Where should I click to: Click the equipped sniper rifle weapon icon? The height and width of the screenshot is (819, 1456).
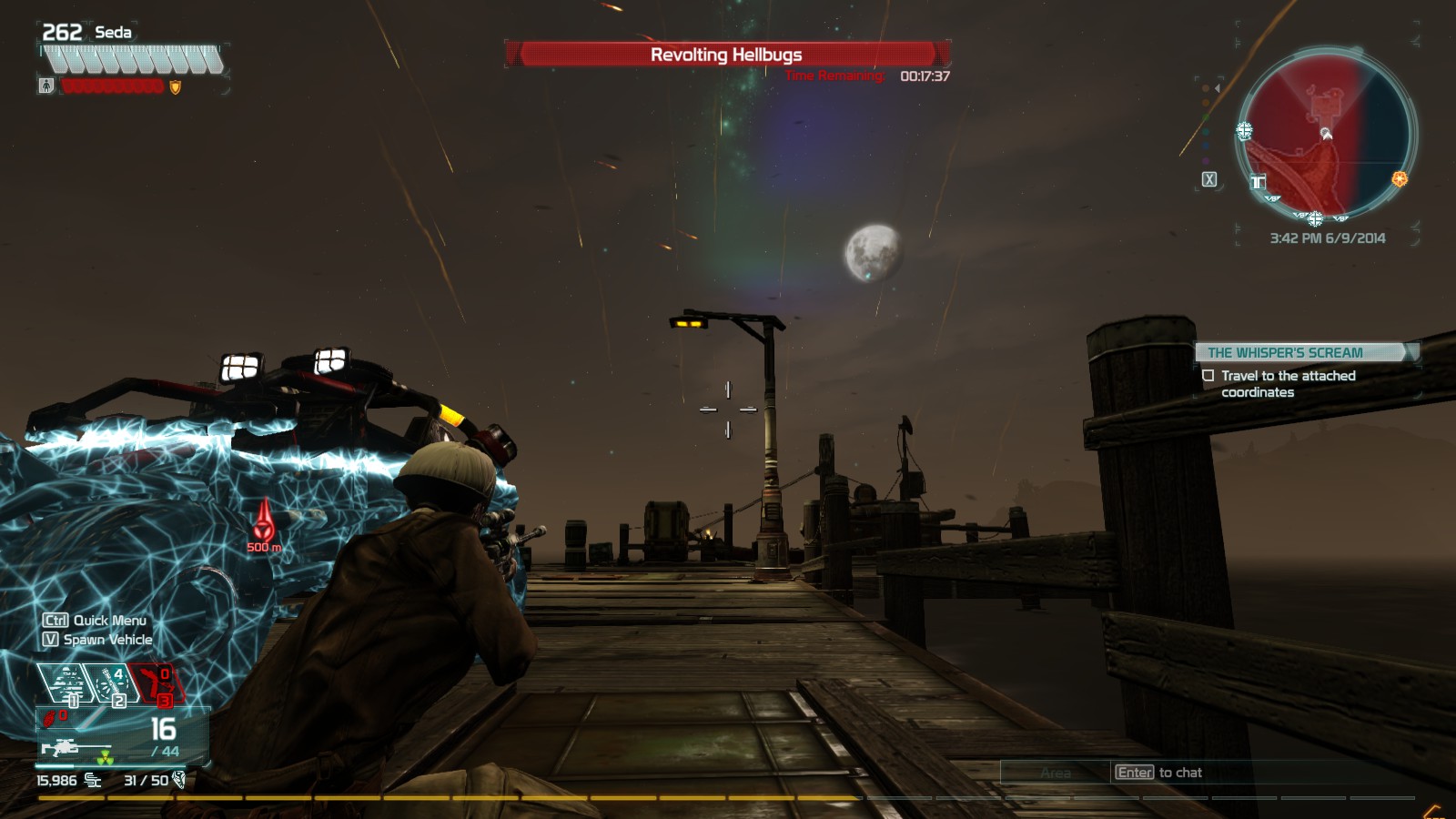click(x=60, y=748)
